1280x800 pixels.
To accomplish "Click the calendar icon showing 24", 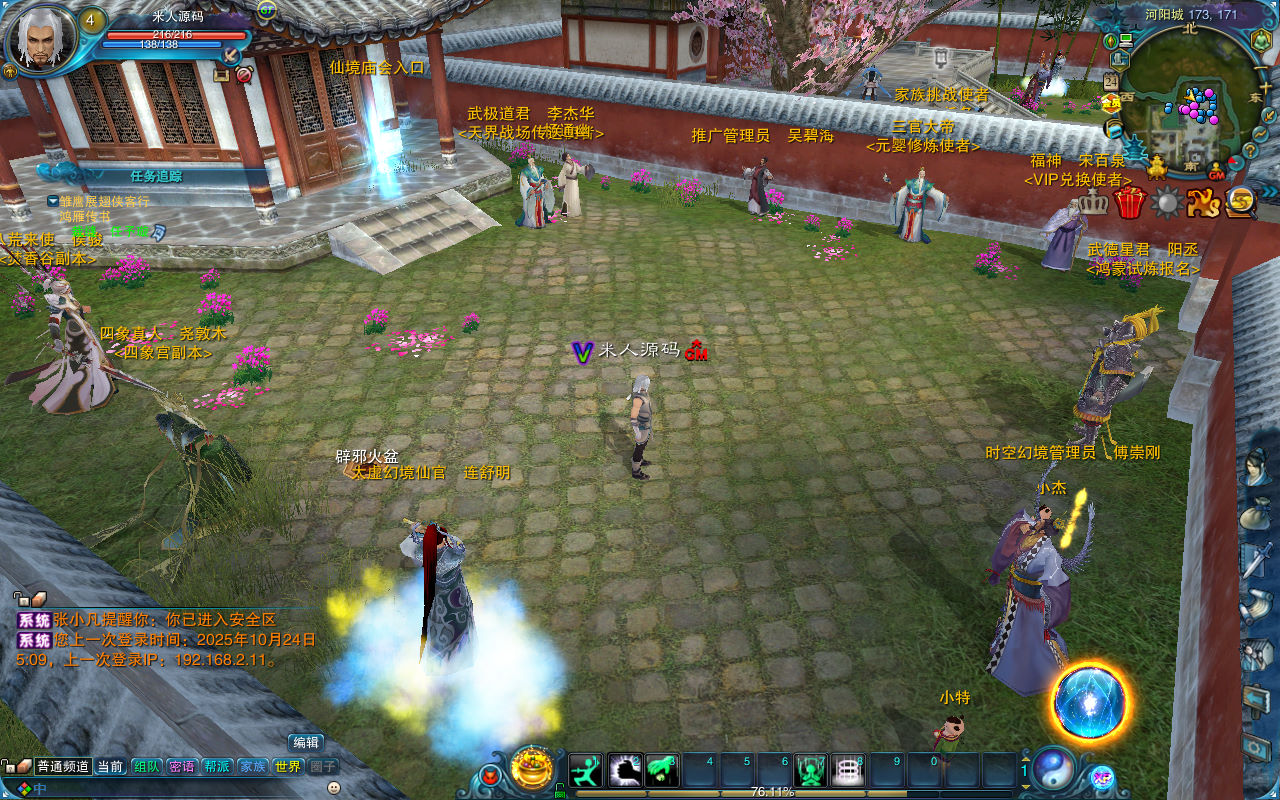I will [x=1111, y=81].
